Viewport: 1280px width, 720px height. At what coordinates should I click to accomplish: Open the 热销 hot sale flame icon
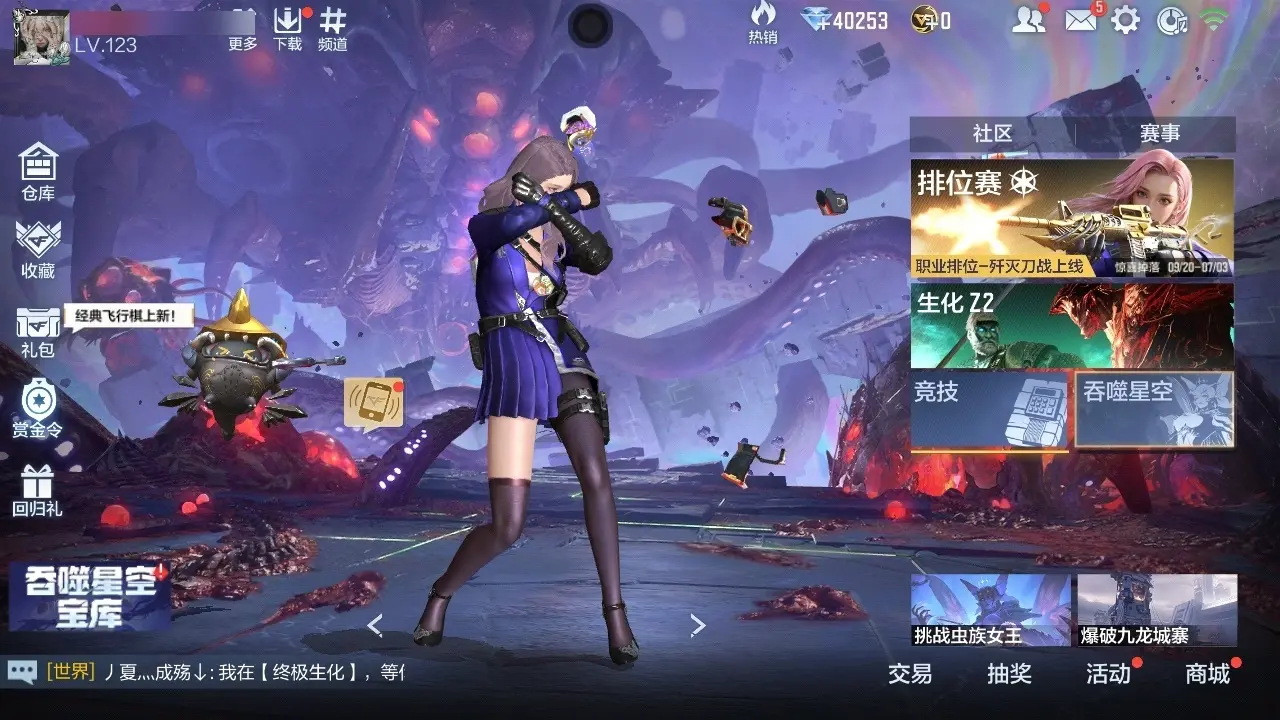(763, 22)
